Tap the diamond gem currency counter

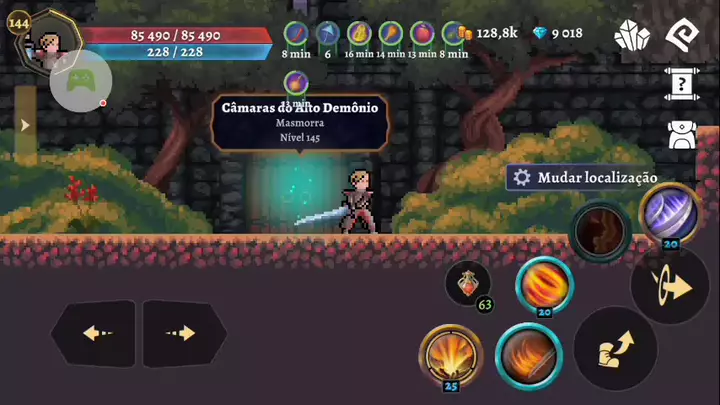point(557,33)
